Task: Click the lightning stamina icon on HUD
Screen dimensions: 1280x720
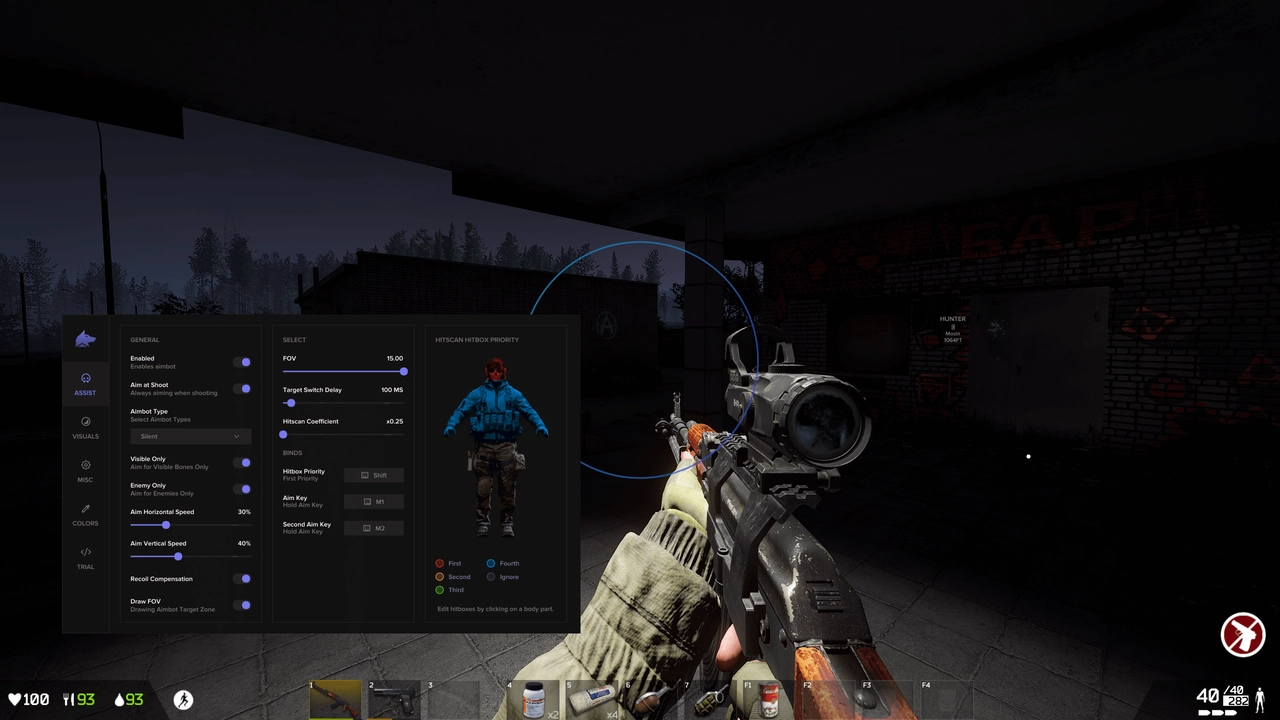Action: (x=183, y=699)
